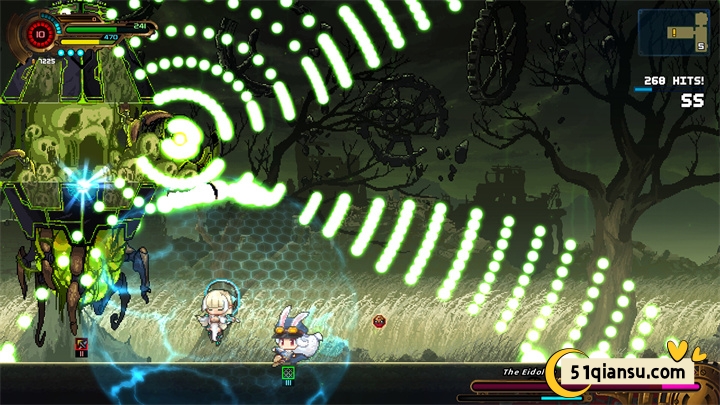This screenshot has height=405, width=720.
Task: Select the yellow exclamation marker on minimap
Action: tap(673, 31)
